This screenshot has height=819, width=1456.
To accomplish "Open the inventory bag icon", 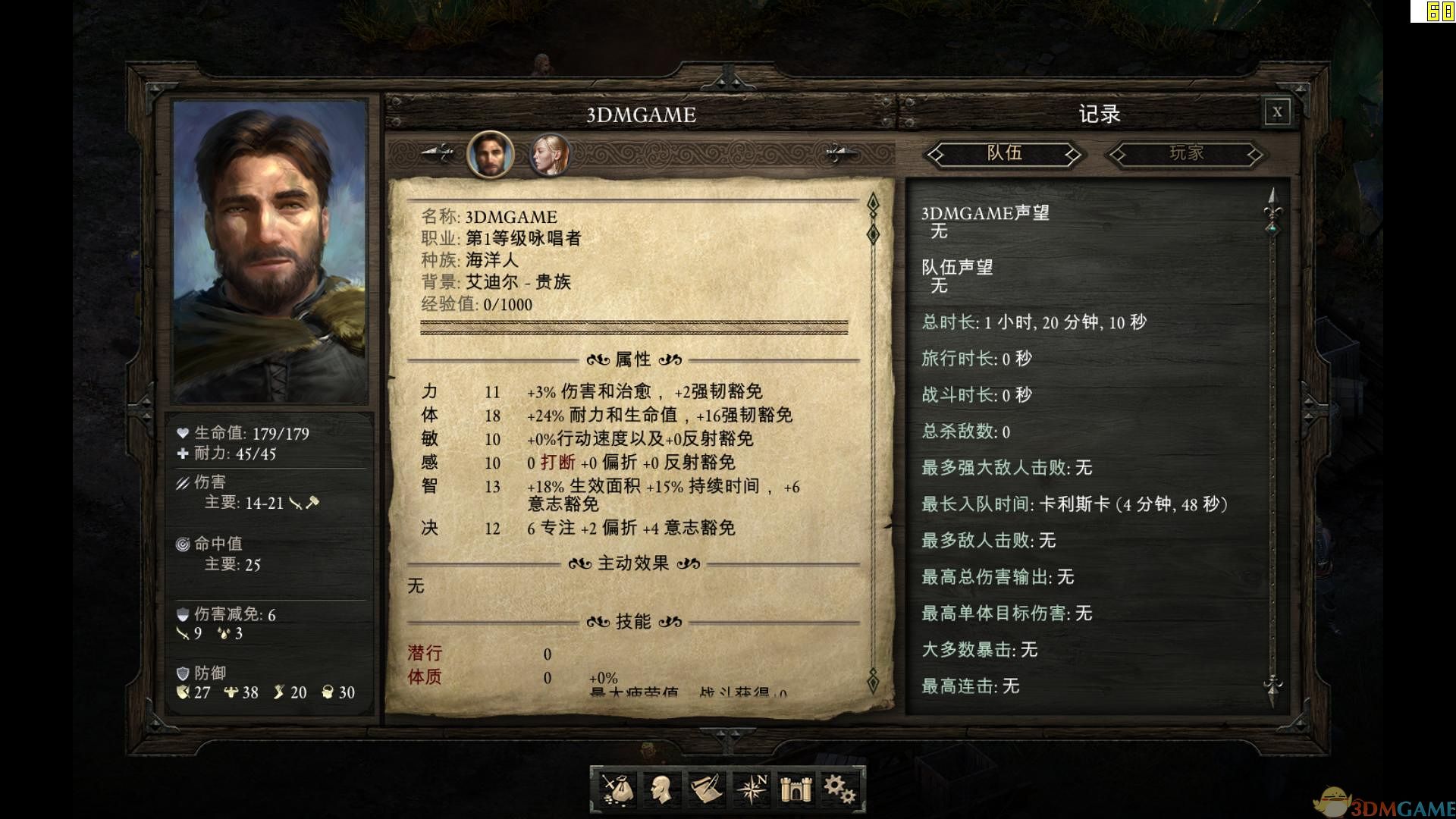I will coord(616,789).
